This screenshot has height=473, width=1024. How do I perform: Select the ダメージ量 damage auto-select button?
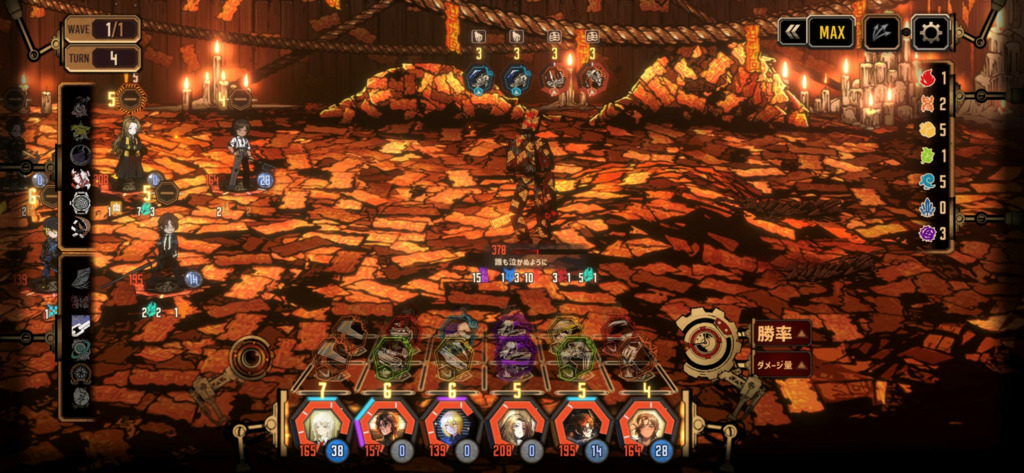[781, 364]
